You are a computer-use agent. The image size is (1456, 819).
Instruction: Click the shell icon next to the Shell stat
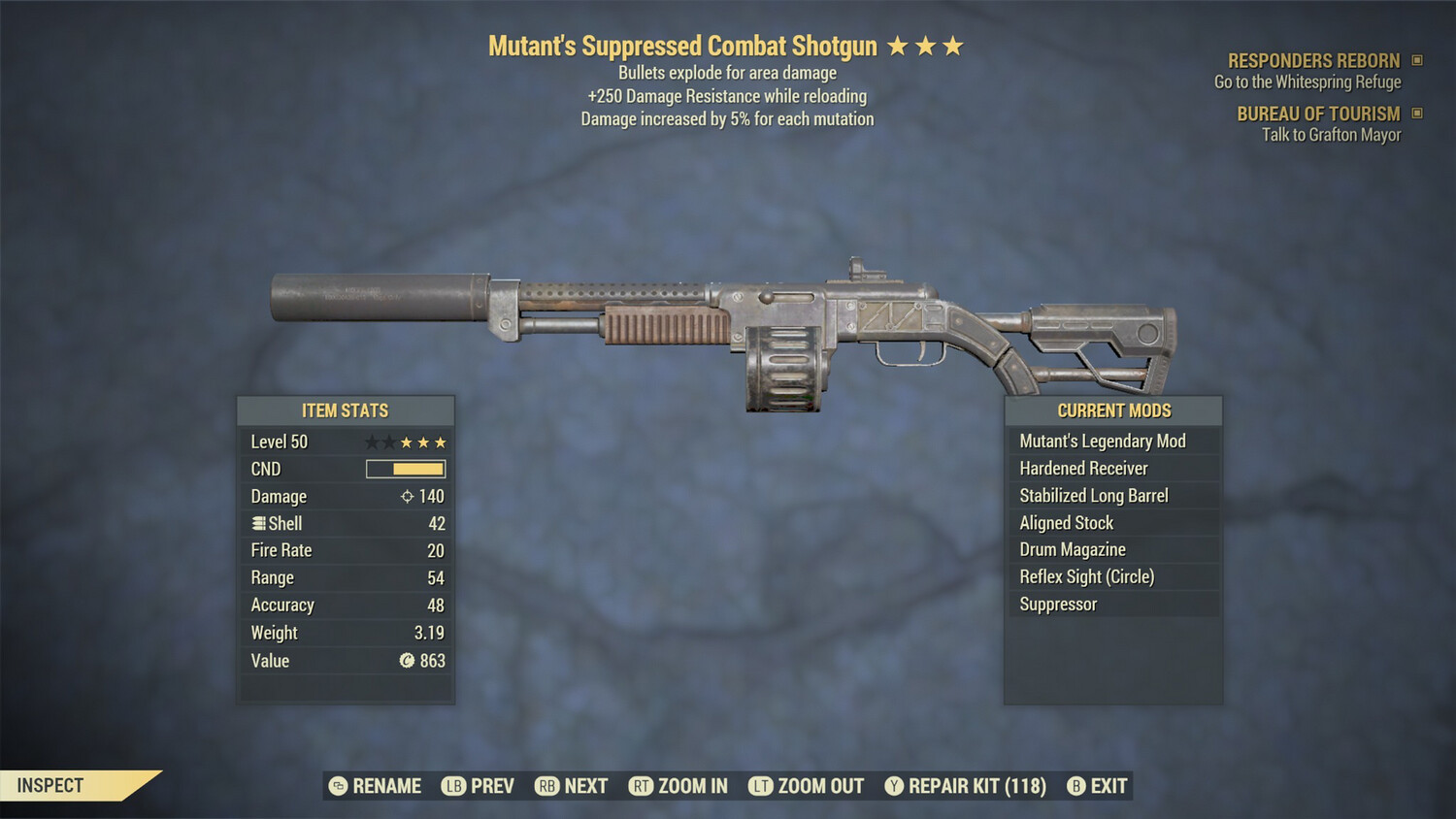pos(258,523)
